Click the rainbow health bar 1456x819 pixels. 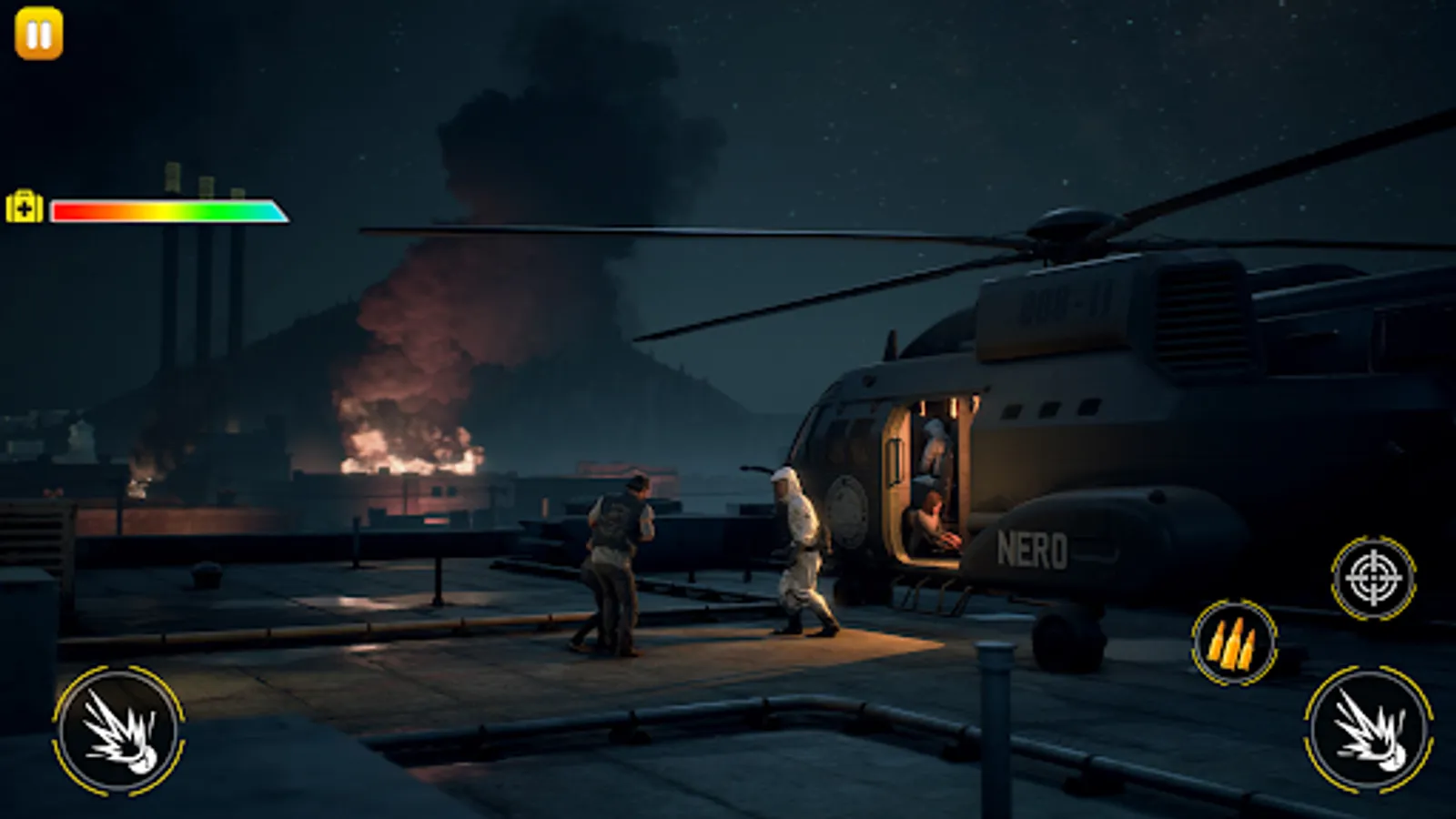point(168,211)
